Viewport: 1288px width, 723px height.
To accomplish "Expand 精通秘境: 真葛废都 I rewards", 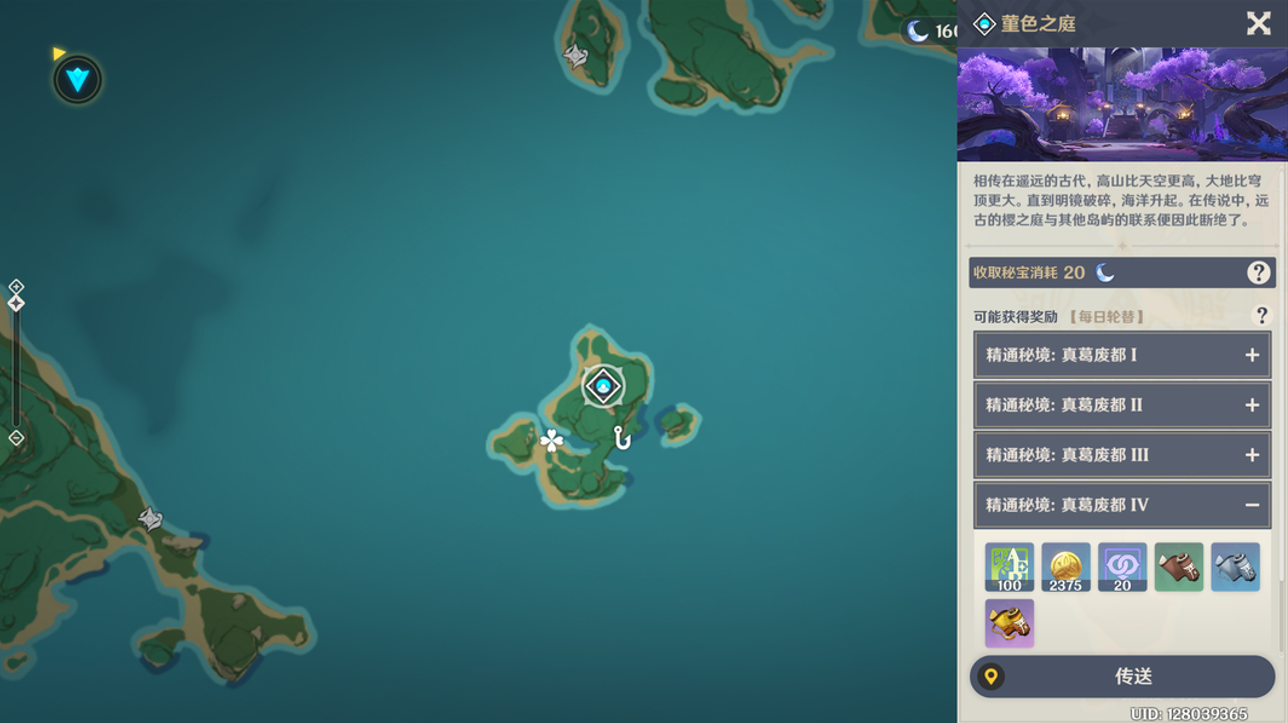I will (x=1251, y=355).
